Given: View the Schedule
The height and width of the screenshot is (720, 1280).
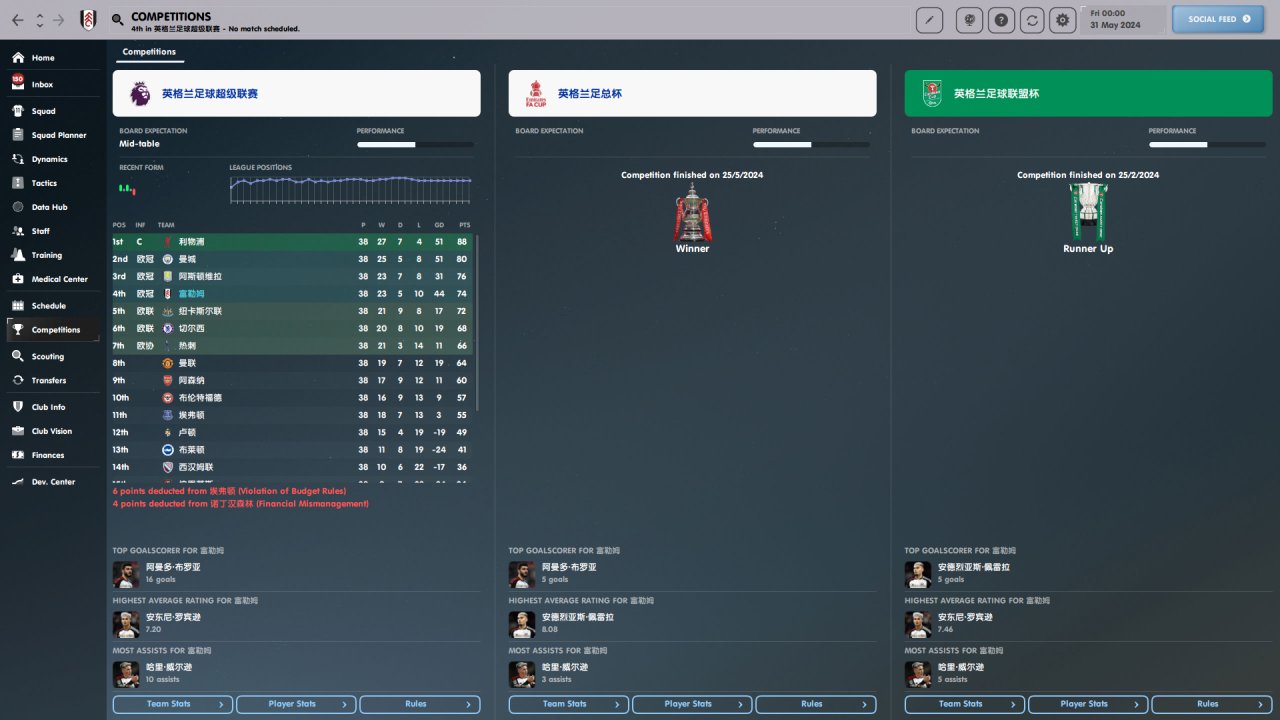Looking at the screenshot, I should click(x=48, y=306).
